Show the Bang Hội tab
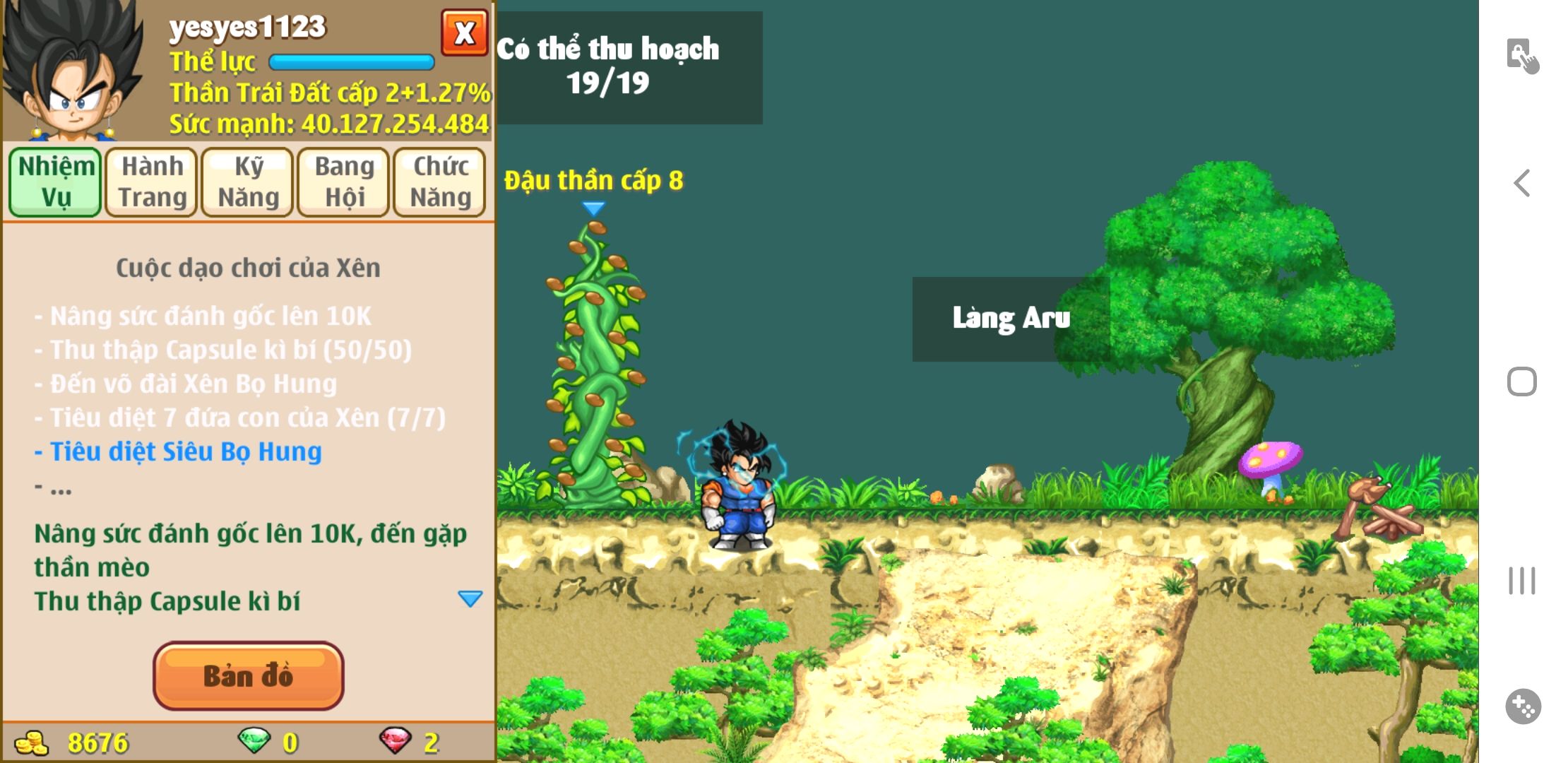This screenshot has width=1568, height=763. point(344,182)
